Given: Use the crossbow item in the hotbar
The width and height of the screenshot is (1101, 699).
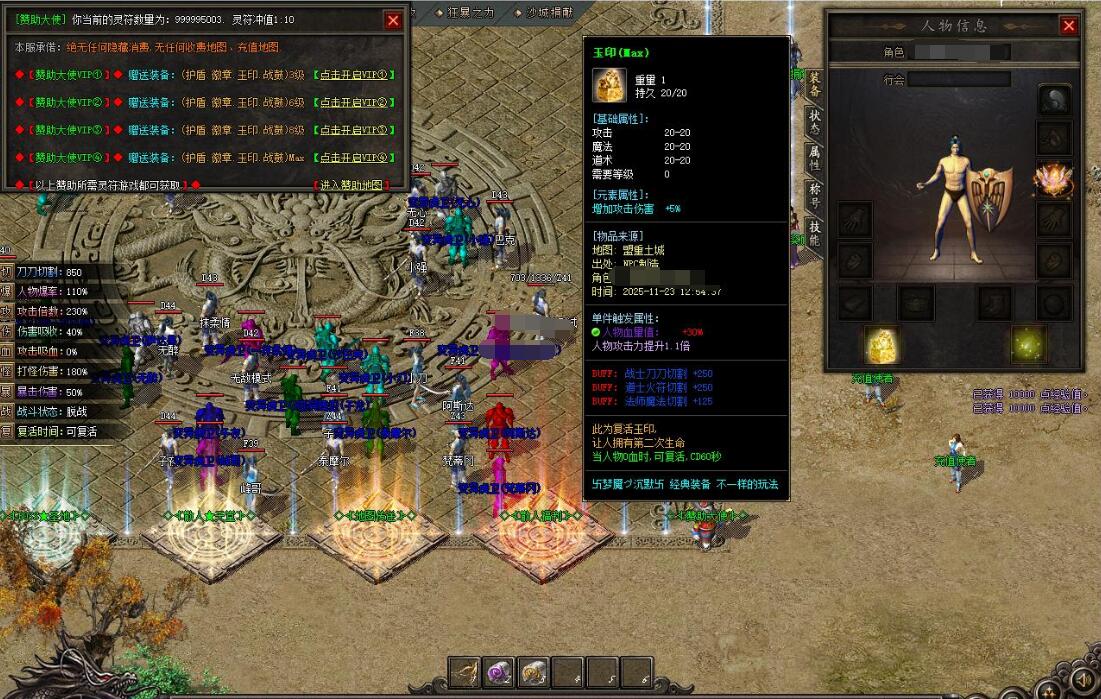Looking at the screenshot, I should 464,672.
